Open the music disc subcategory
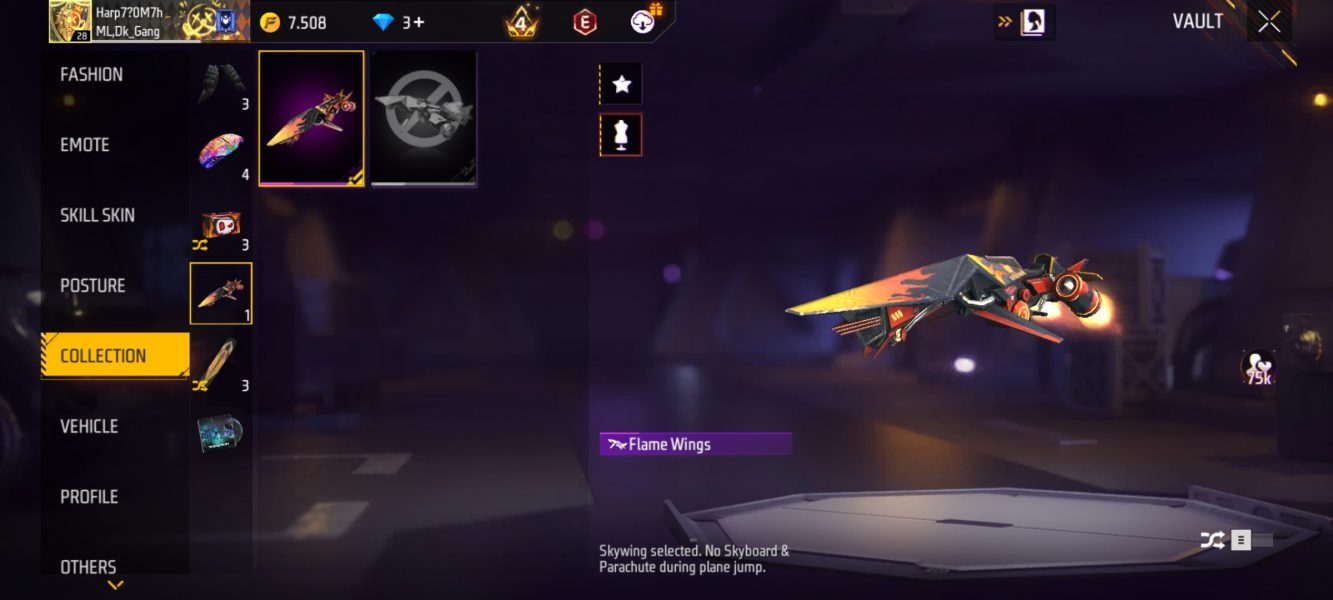This screenshot has width=1333, height=600. coord(221,434)
